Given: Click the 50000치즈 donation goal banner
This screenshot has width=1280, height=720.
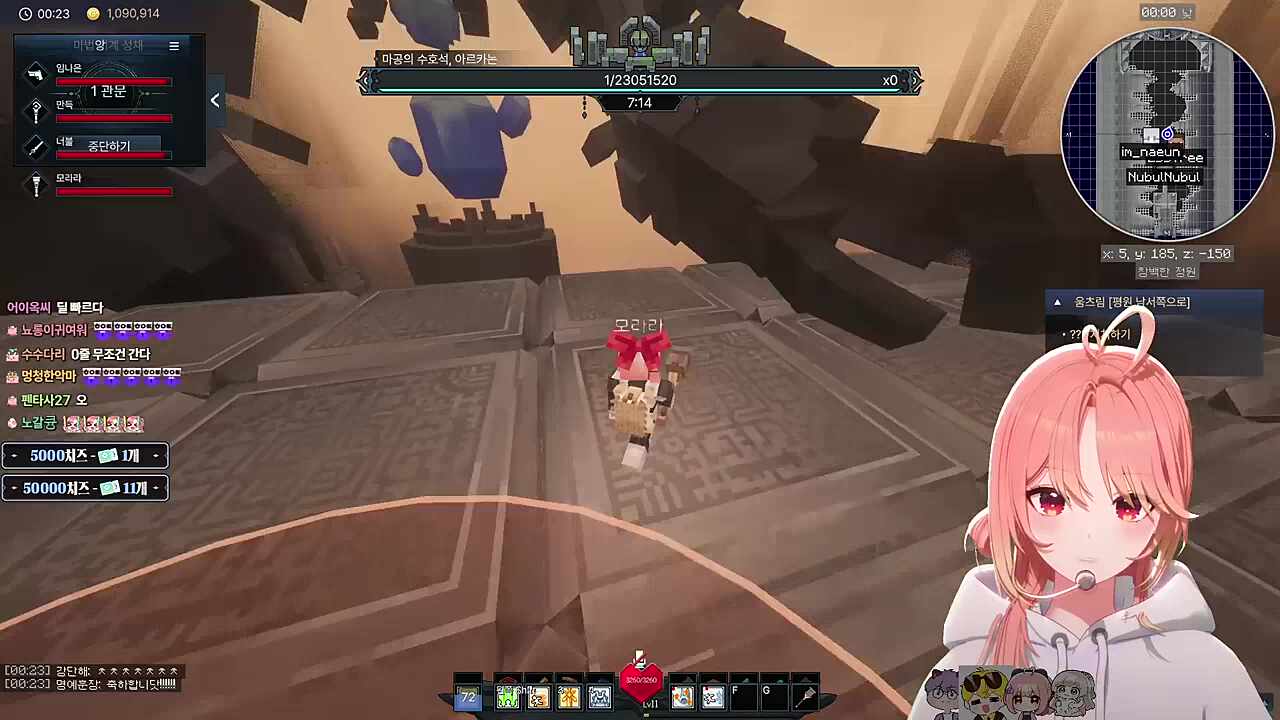Looking at the screenshot, I should click(85, 488).
